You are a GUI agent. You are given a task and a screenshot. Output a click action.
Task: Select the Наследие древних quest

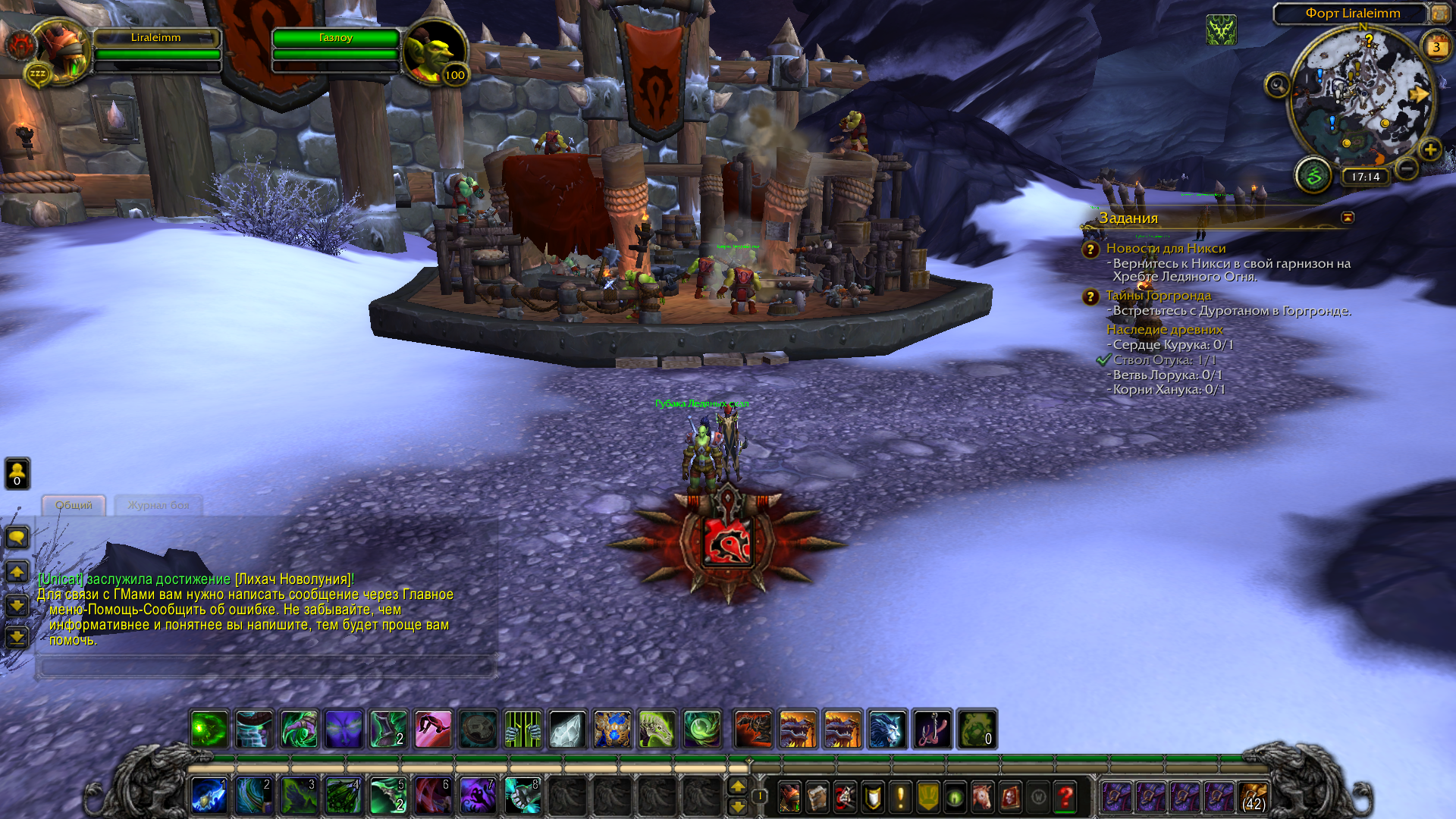click(1164, 330)
